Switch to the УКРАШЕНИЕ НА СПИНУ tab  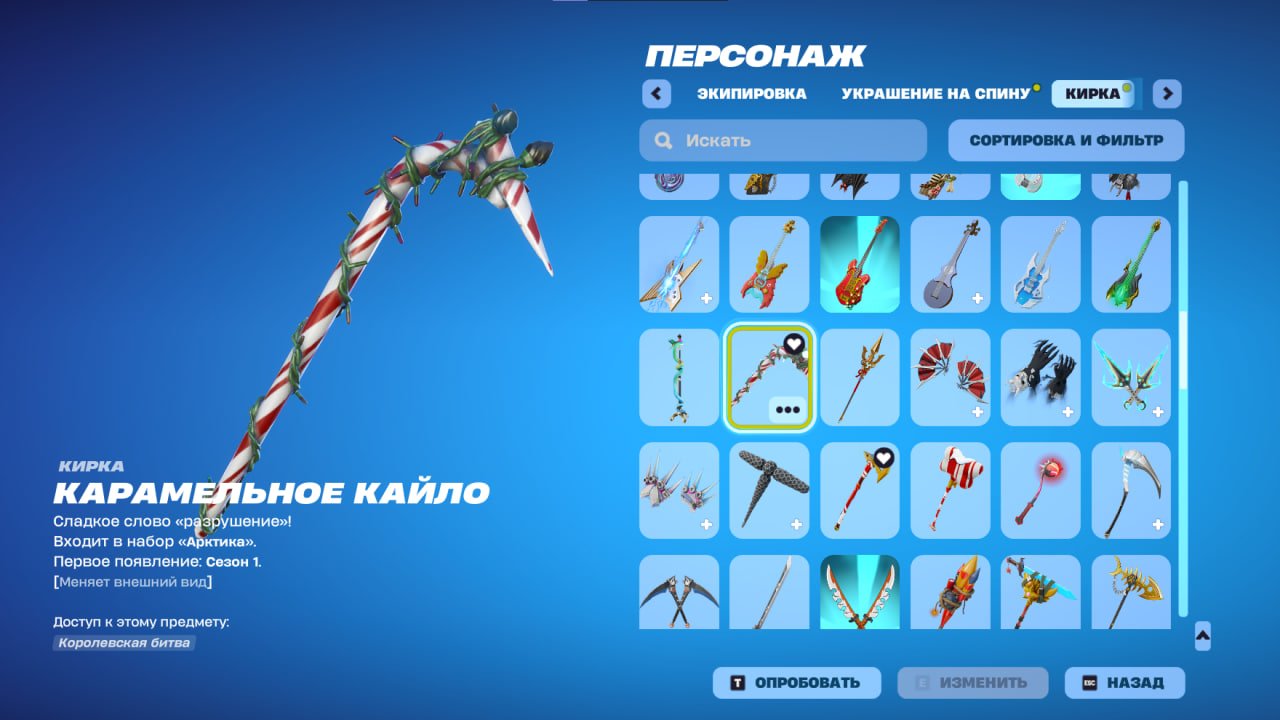[x=932, y=93]
